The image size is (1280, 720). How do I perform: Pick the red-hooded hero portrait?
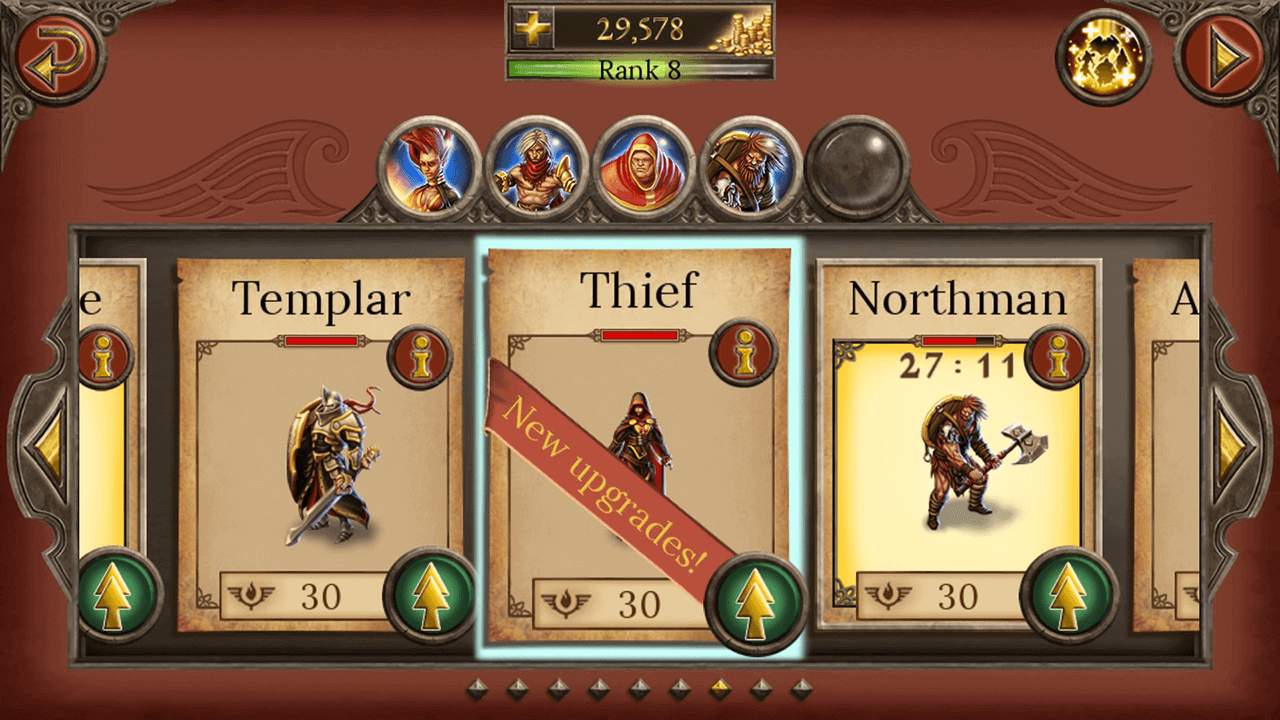pyautogui.click(x=643, y=168)
